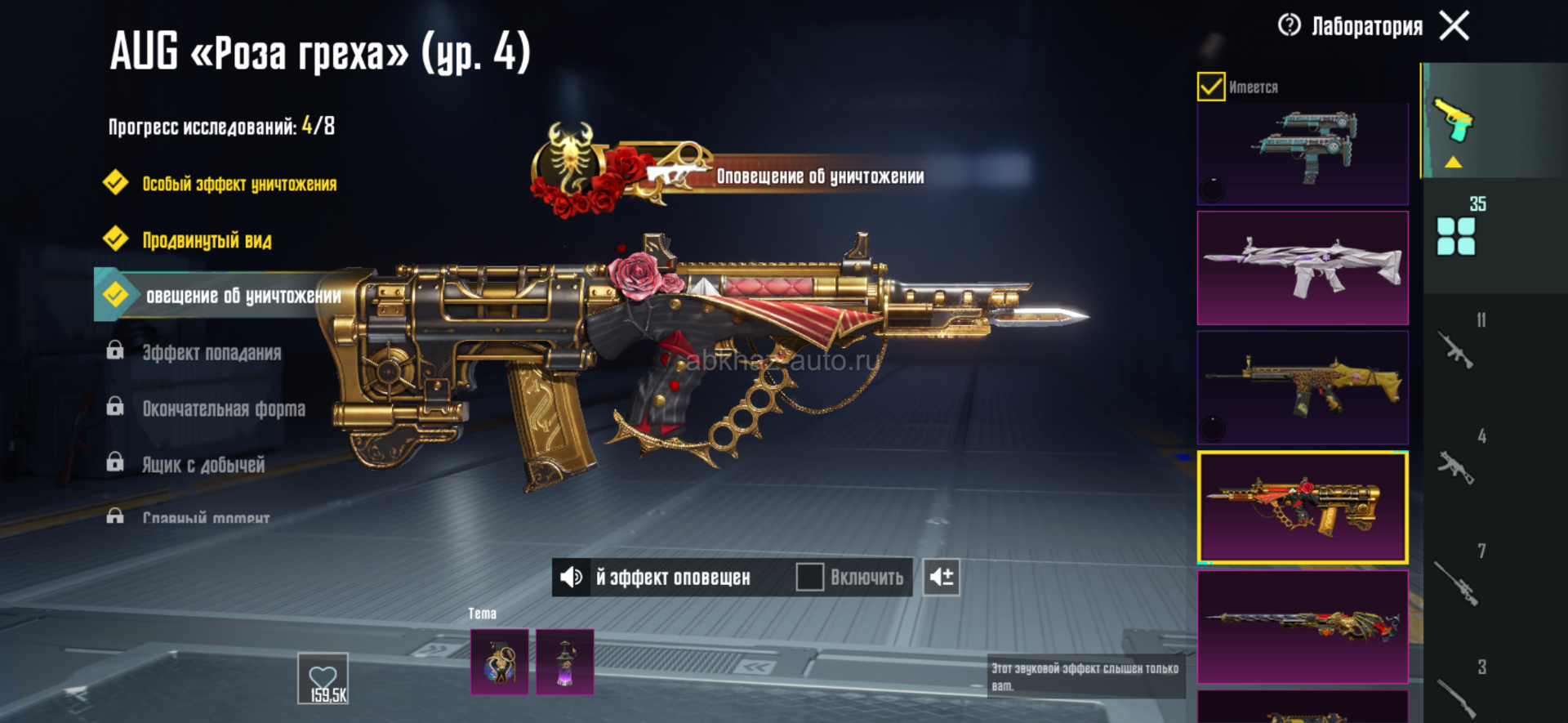The image size is (1568, 723).
Task: Switch to the yellow pistol category tab
Action: tap(1454, 123)
